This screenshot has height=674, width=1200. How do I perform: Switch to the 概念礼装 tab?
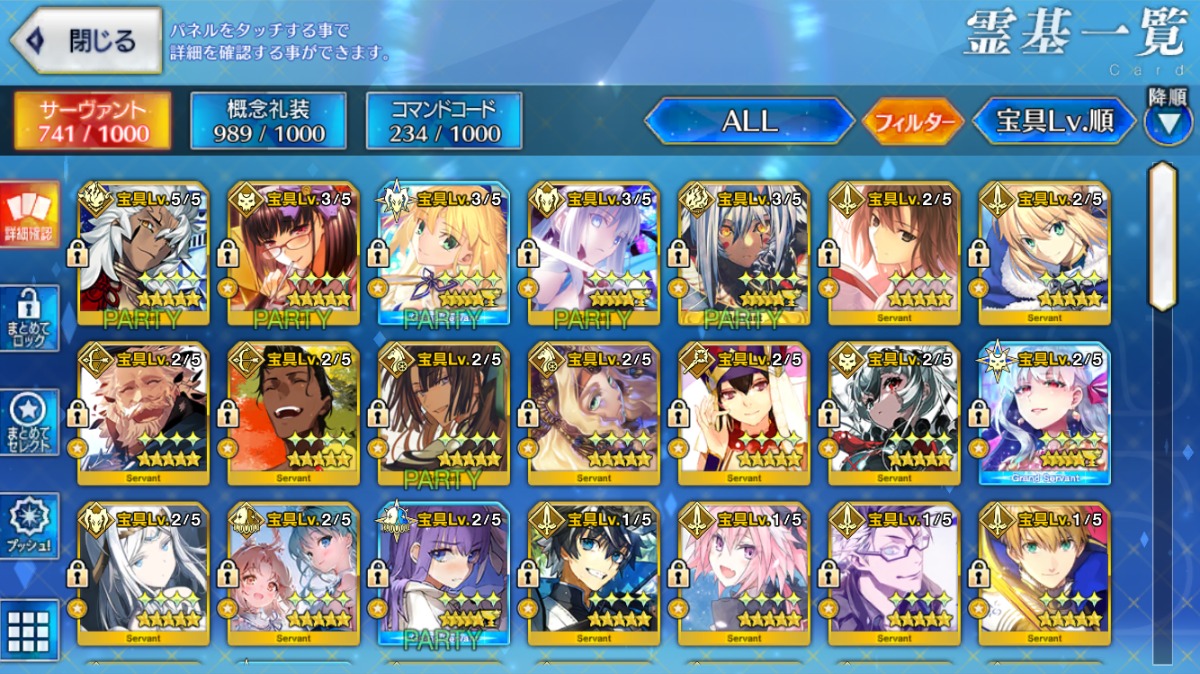pyautogui.click(x=268, y=121)
